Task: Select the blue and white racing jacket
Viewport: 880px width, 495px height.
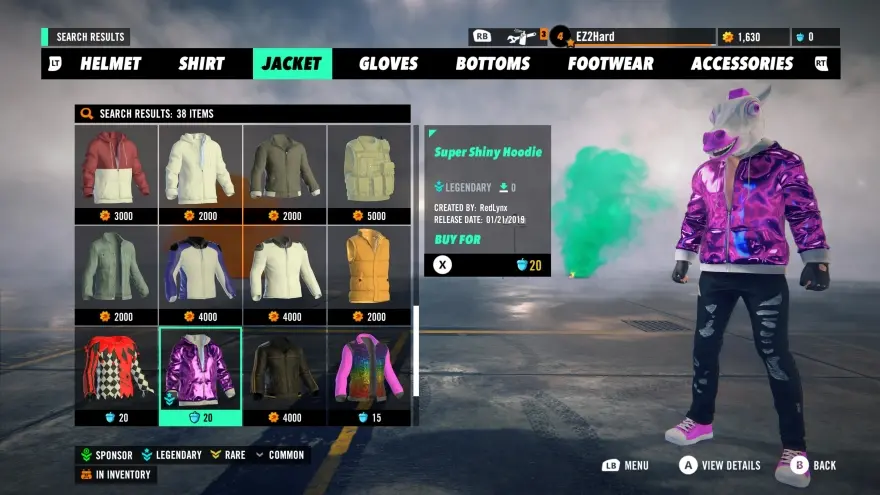Action: [200, 268]
